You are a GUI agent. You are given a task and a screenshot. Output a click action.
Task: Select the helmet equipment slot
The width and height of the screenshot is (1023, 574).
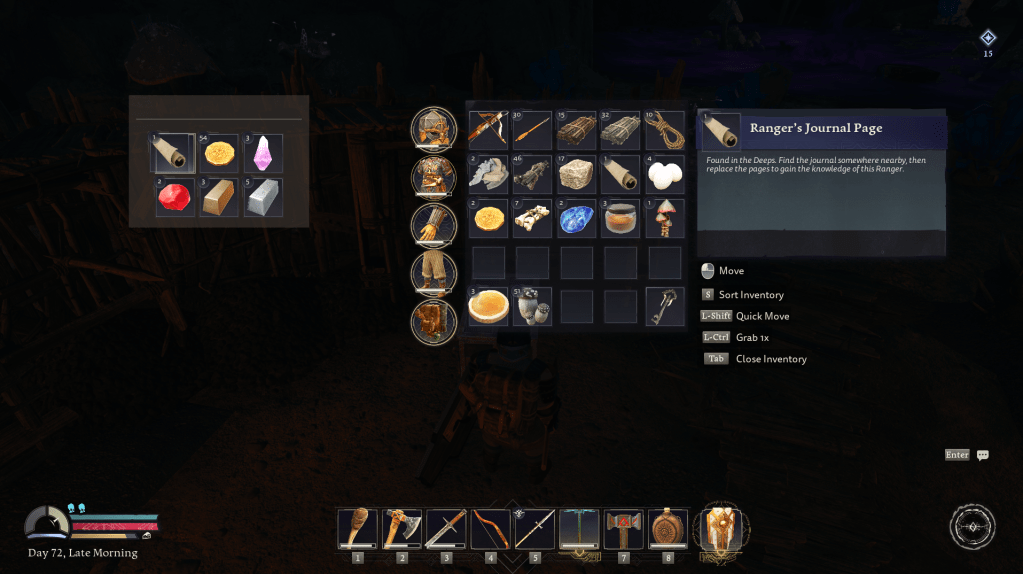pos(434,129)
